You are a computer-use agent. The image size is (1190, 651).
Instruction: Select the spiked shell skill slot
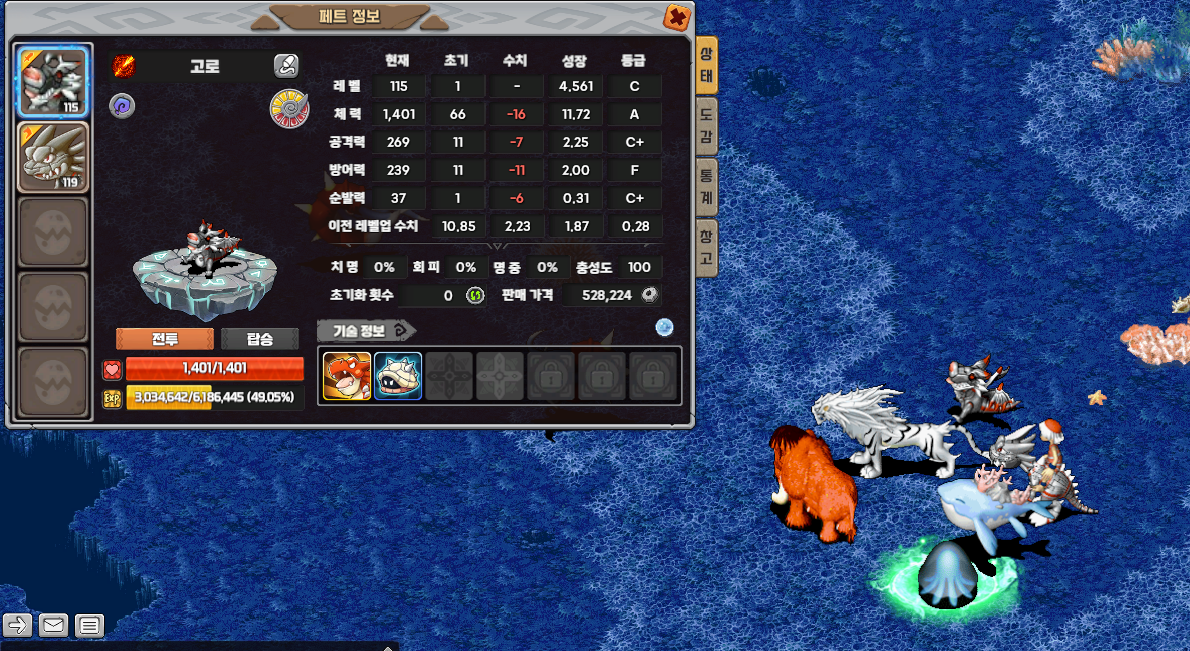(x=398, y=376)
